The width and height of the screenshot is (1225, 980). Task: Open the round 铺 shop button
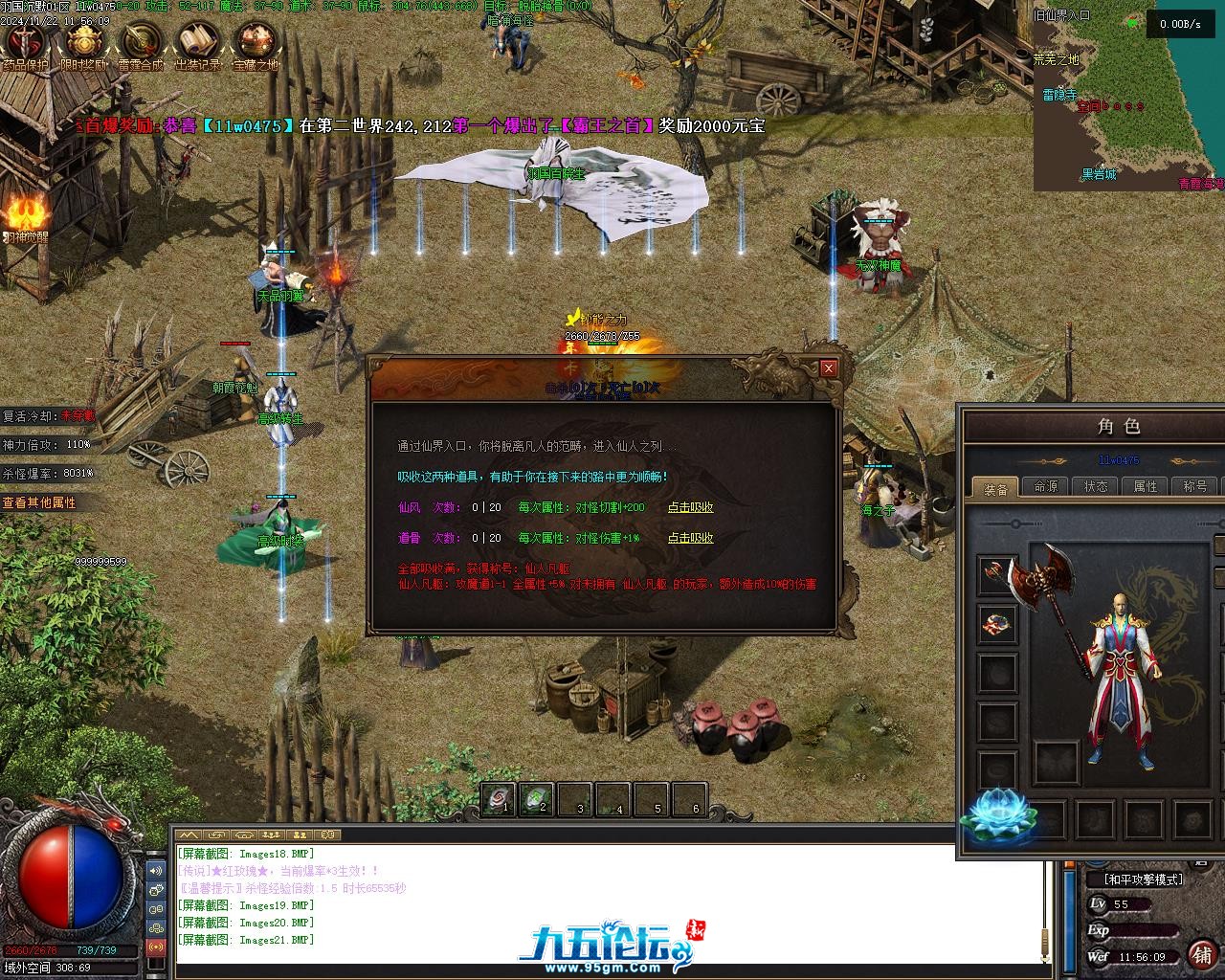(x=1202, y=954)
